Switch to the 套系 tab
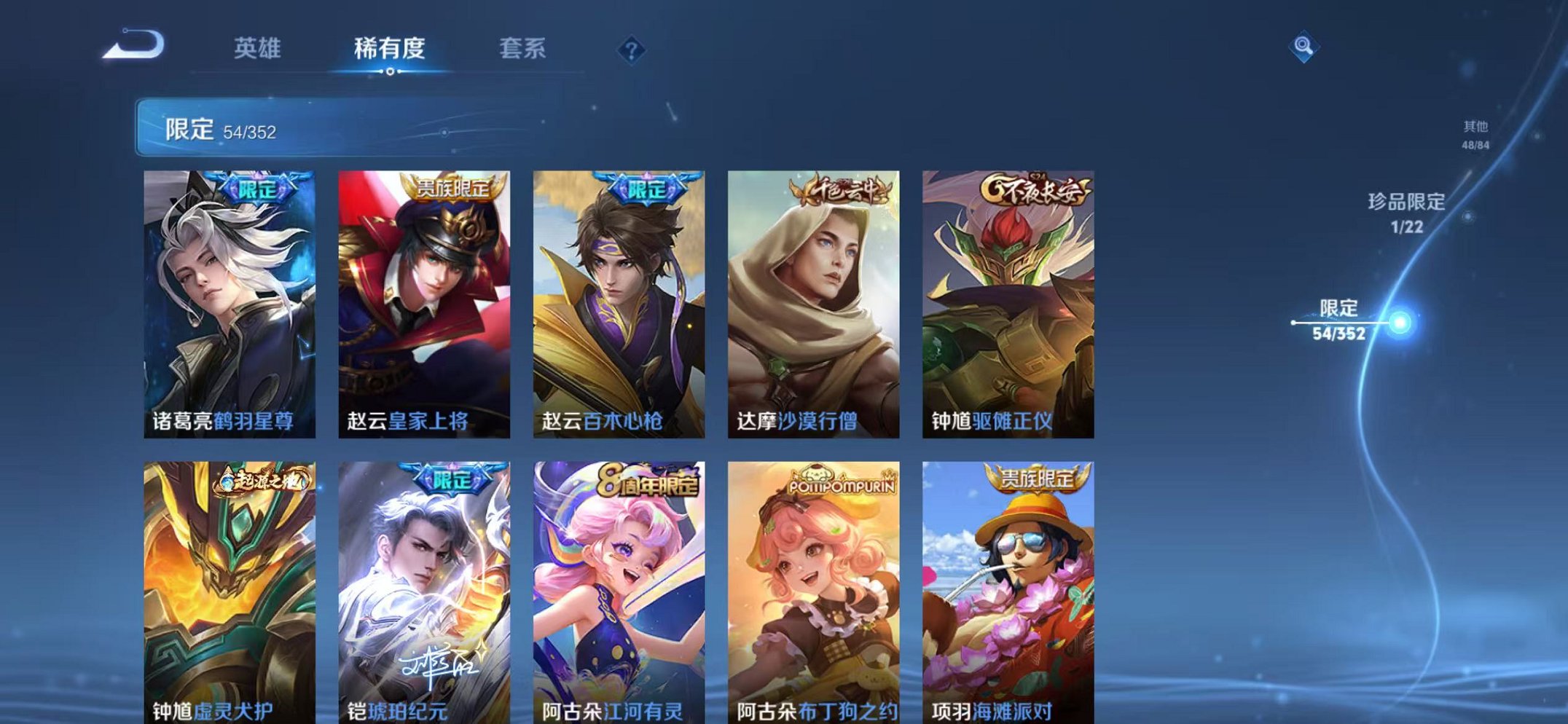The height and width of the screenshot is (724, 1568). tap(523, 50)
